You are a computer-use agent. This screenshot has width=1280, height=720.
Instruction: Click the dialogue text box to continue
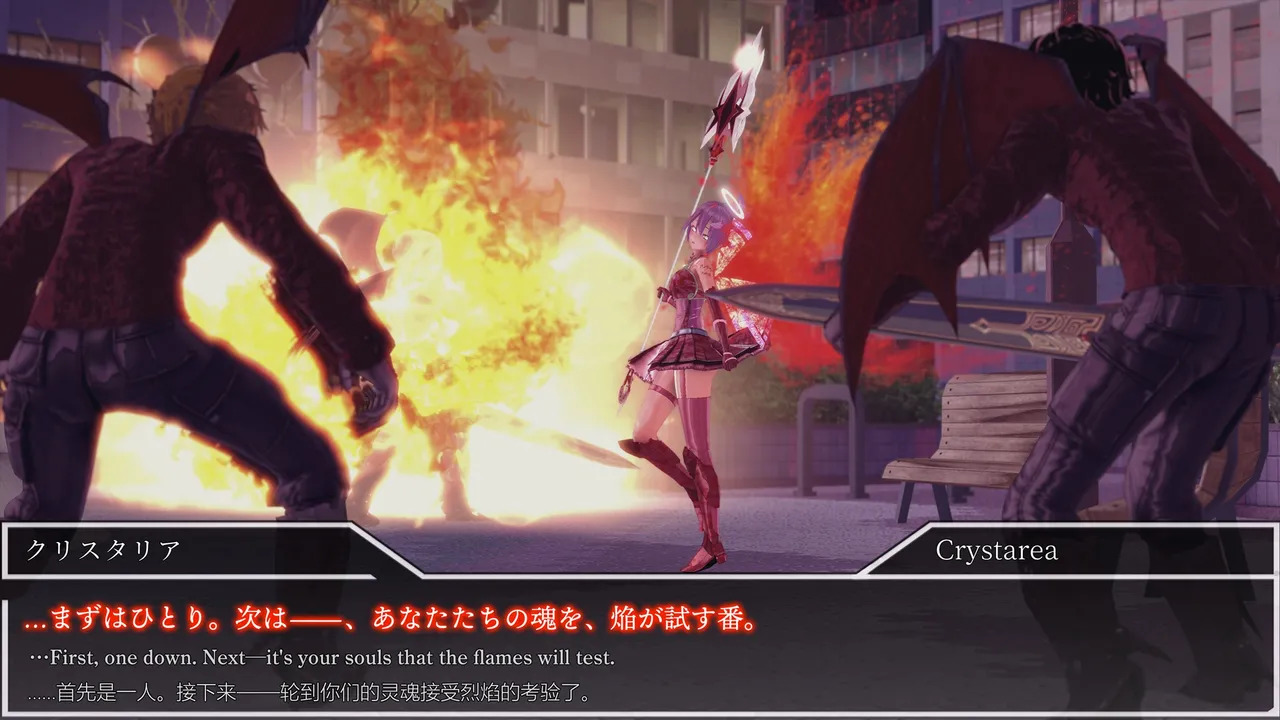pyautogui.click(x=640, y=650)
